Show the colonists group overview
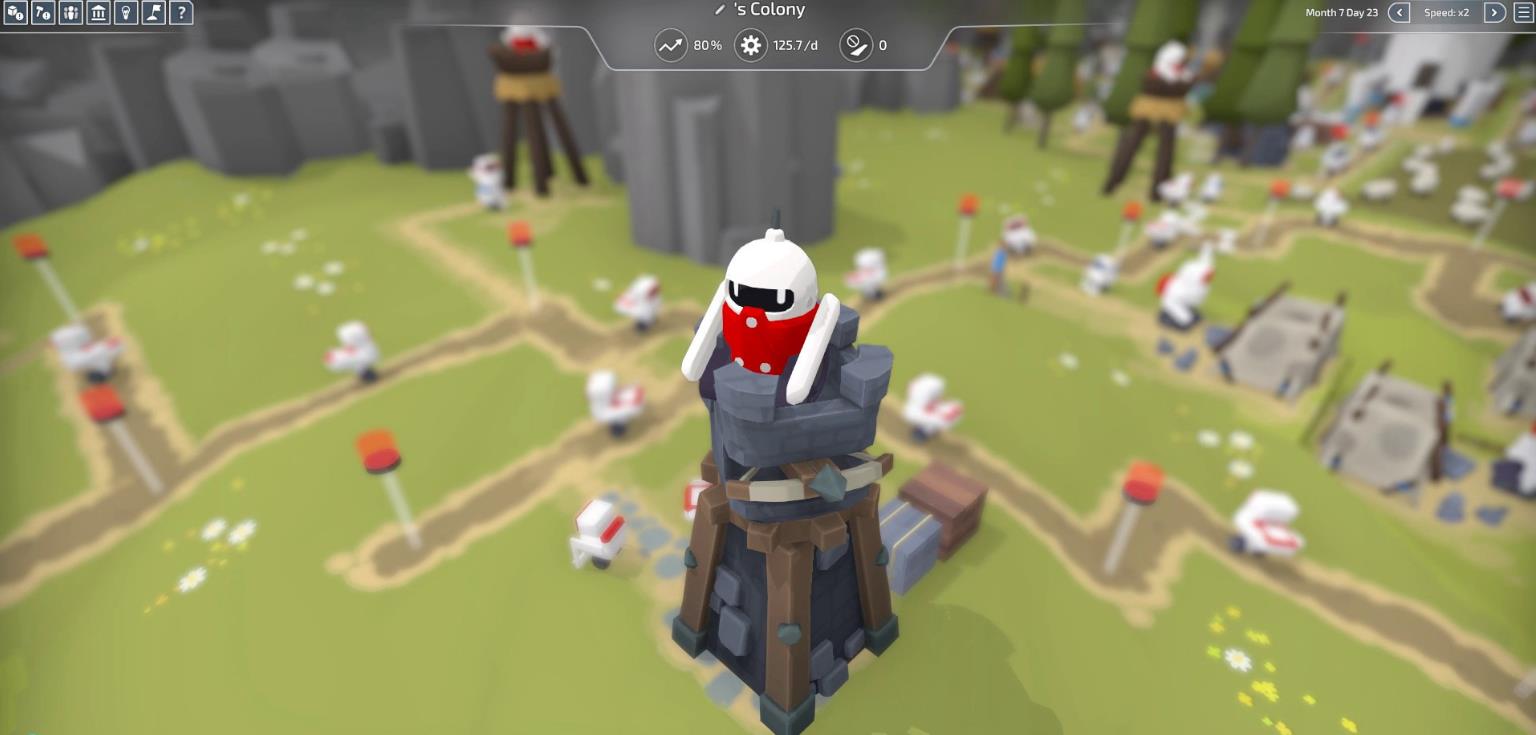 pyautogui.click(x=71, y=13)
